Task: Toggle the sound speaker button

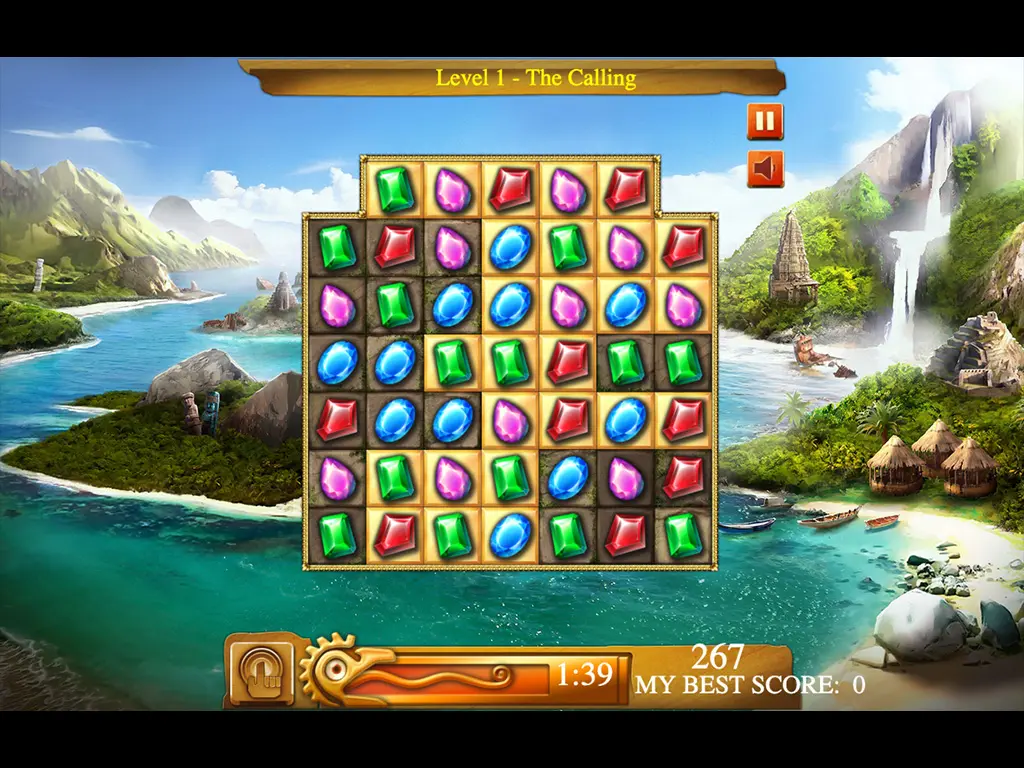Action: click(765, 169)
